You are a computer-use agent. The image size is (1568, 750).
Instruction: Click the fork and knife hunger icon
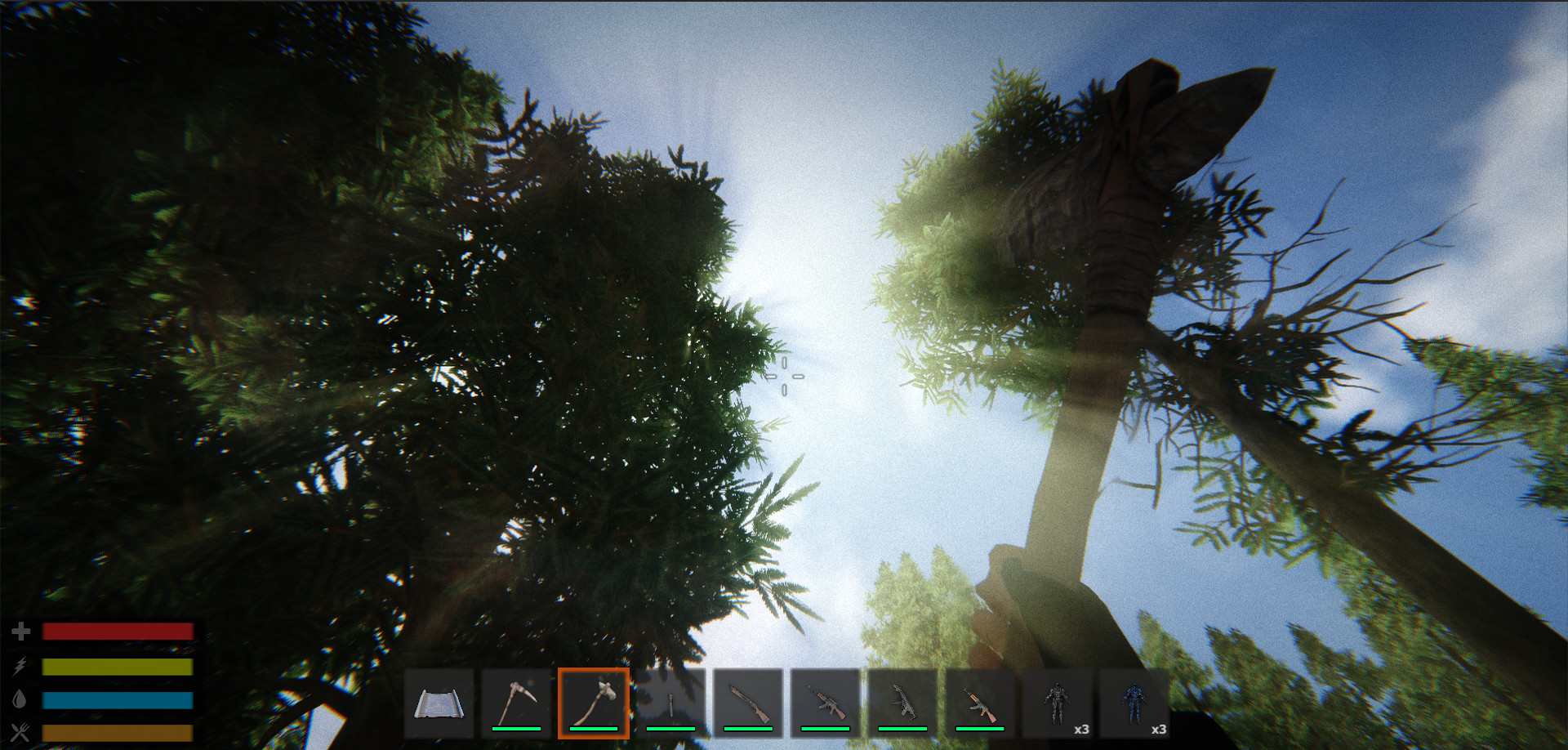[x=21, y=734]
